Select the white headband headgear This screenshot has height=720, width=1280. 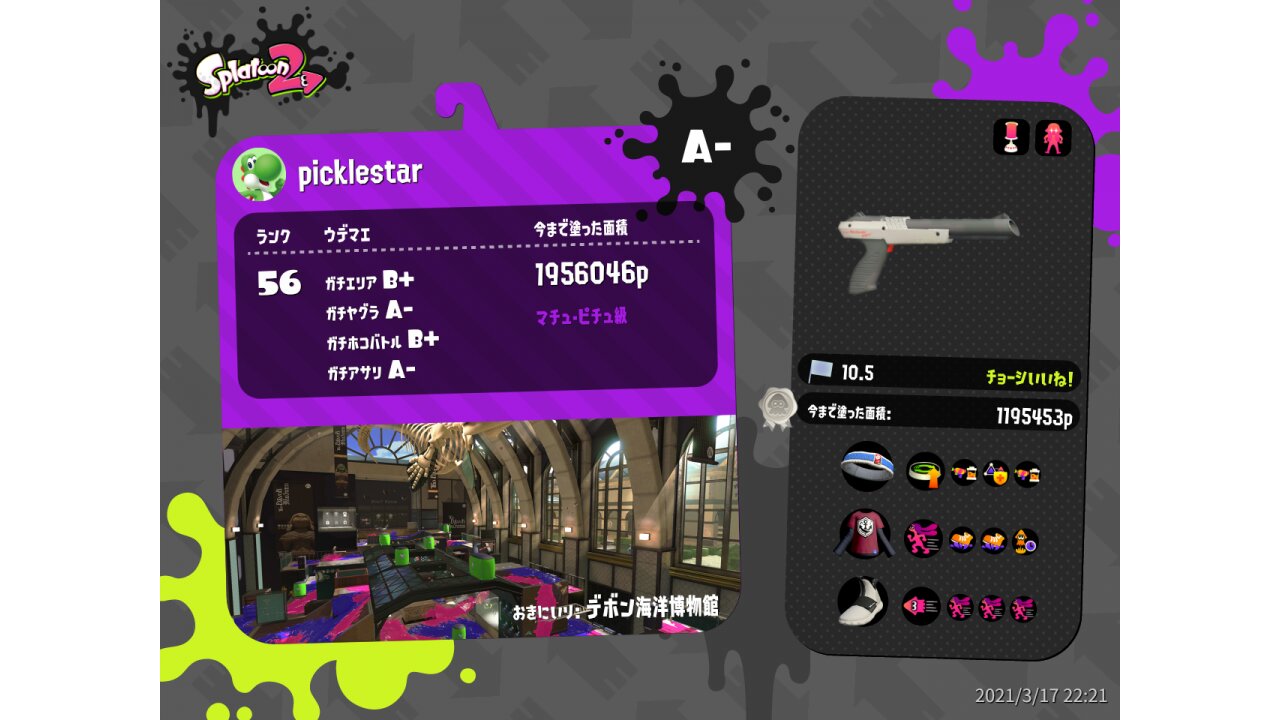click(x=866, y=467)
